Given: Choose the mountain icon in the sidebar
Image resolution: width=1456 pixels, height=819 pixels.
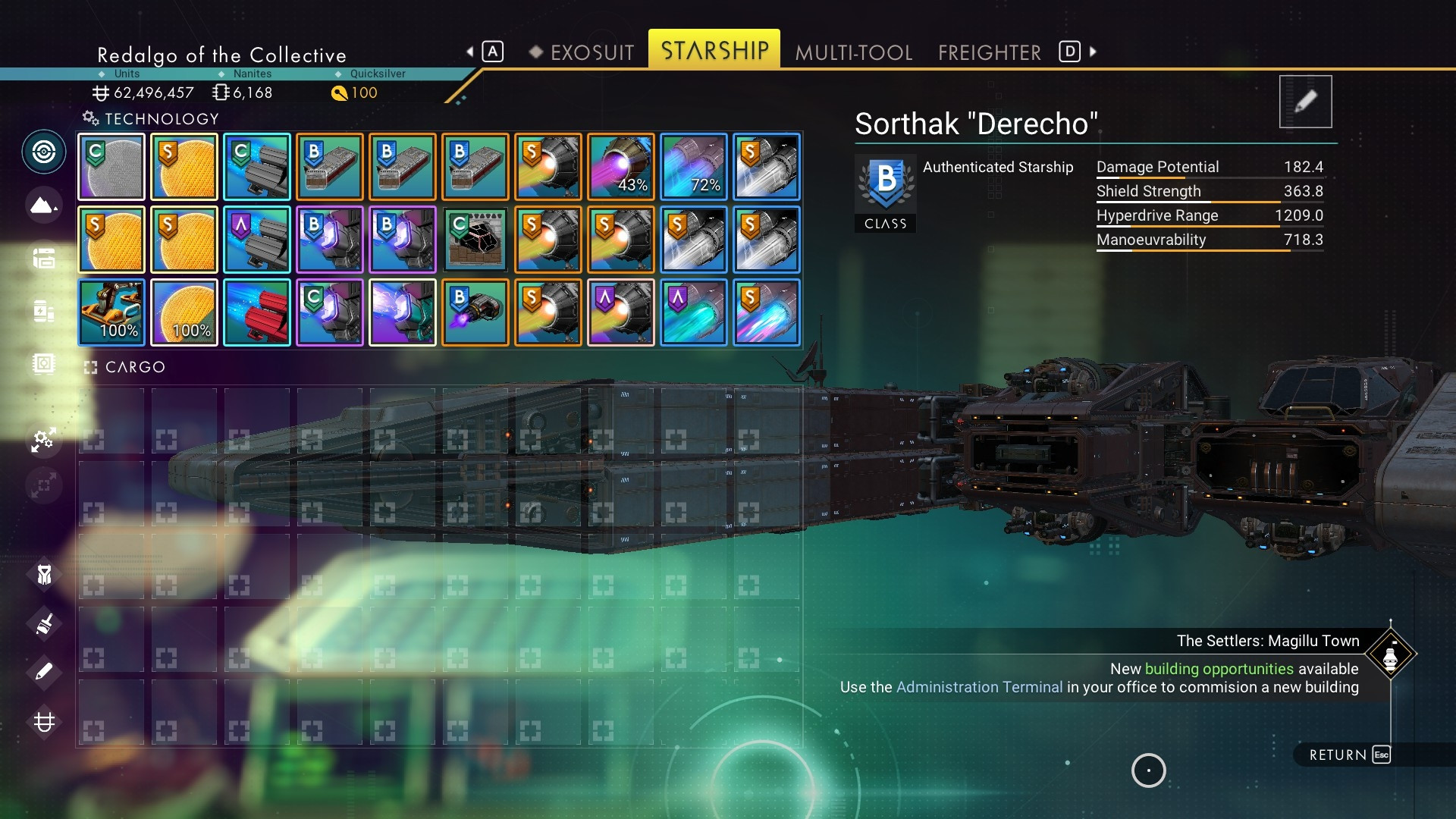Looking at the screenshot, I should pyautogui.click(x=43, y=205).
